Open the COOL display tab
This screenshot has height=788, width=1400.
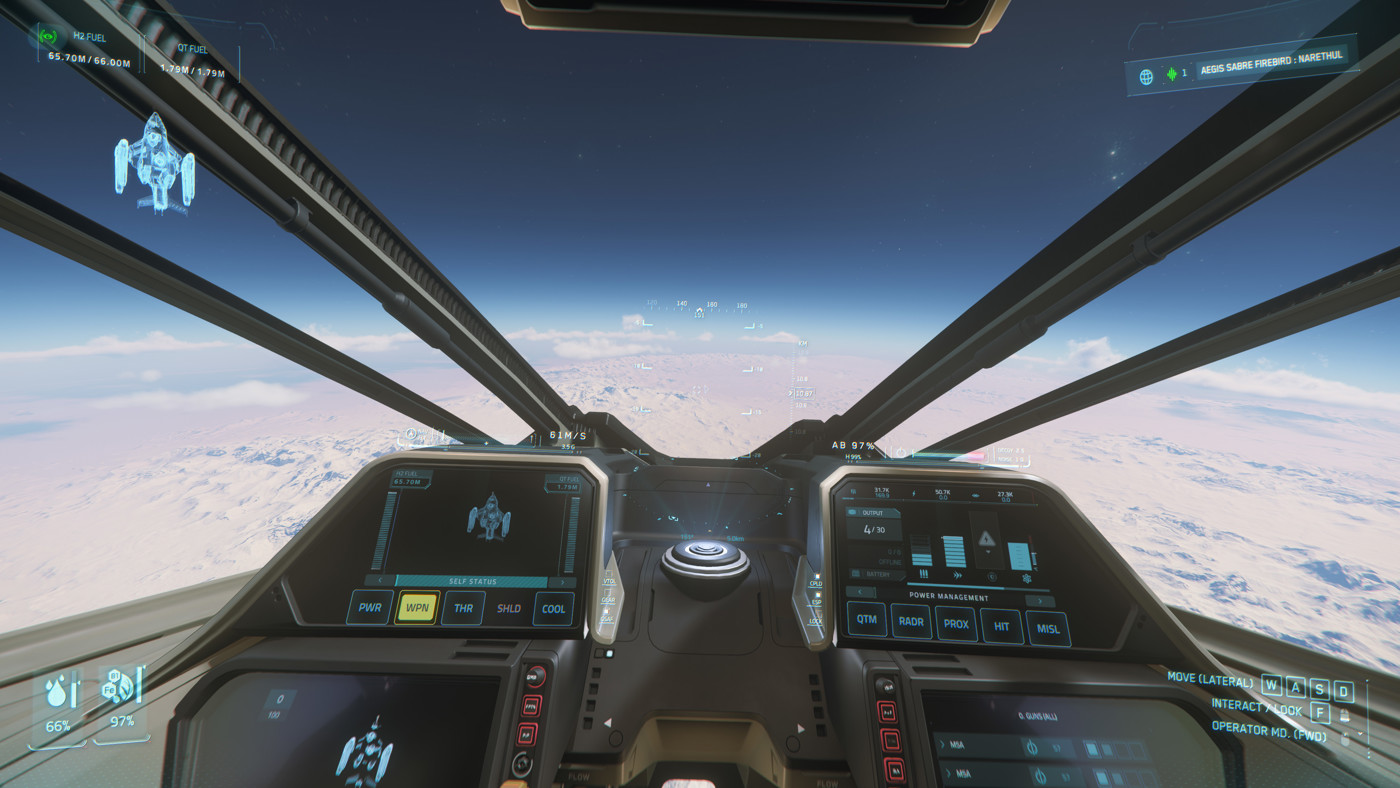point(552,607)
